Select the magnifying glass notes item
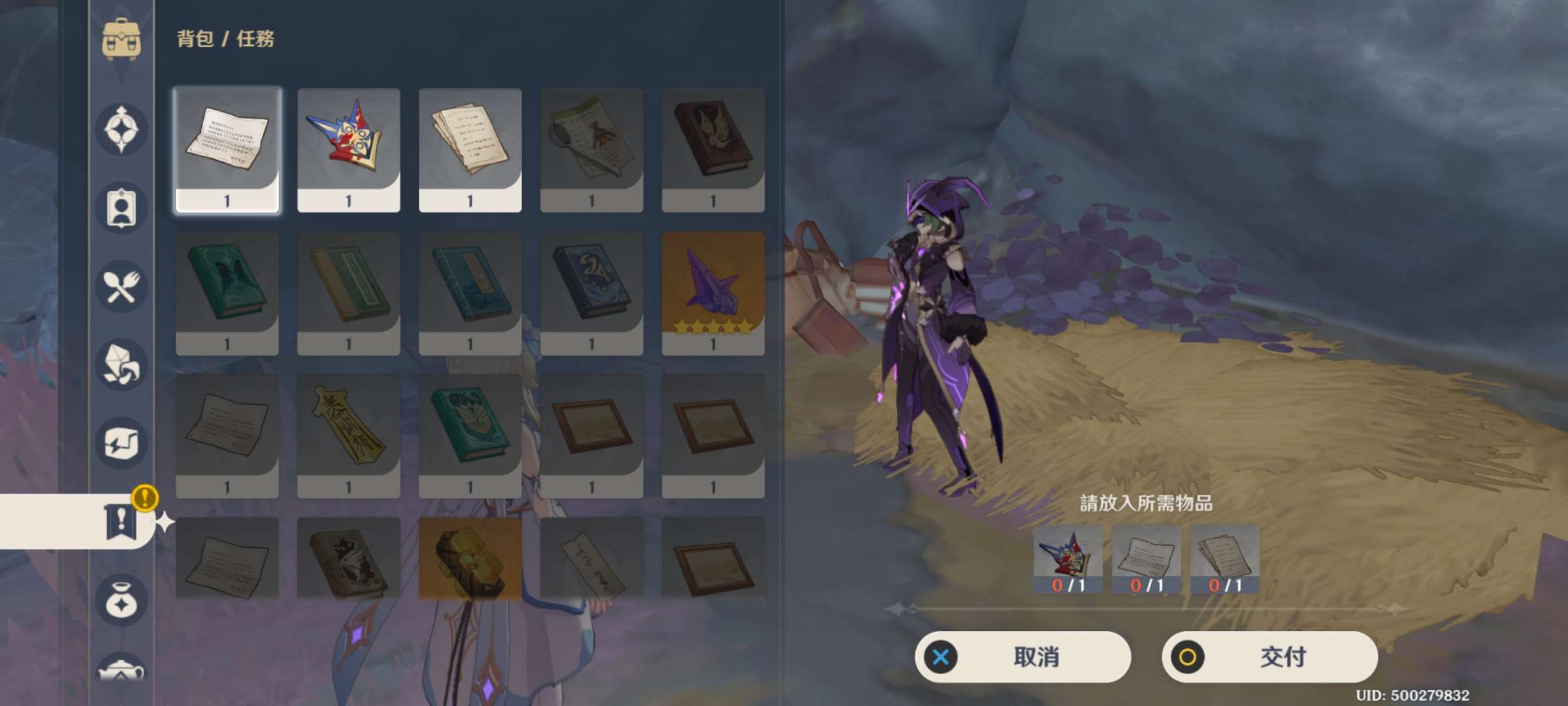The width and height of the screenshot is (1568, 706). pos(591,150)
